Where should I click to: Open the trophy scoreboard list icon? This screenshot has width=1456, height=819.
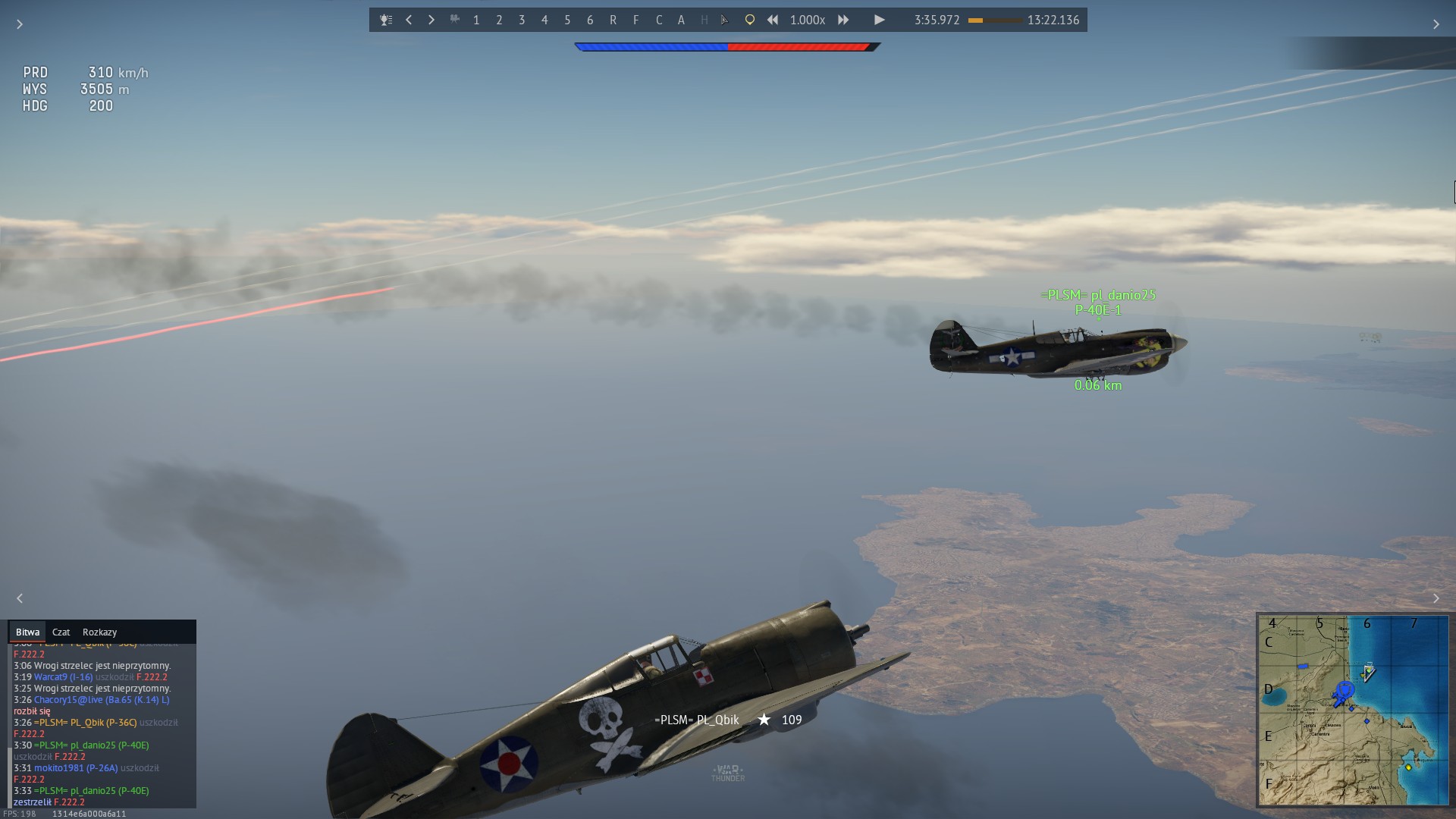pyautogui.click(x=386, y=20)
